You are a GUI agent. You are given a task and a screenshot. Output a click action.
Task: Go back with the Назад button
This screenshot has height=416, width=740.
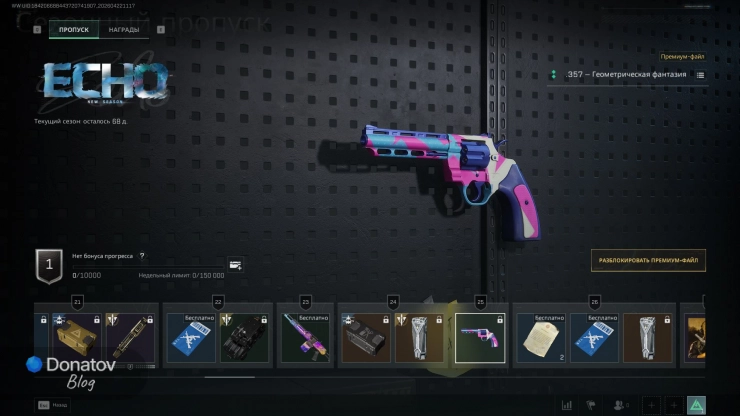coord(57,404)
